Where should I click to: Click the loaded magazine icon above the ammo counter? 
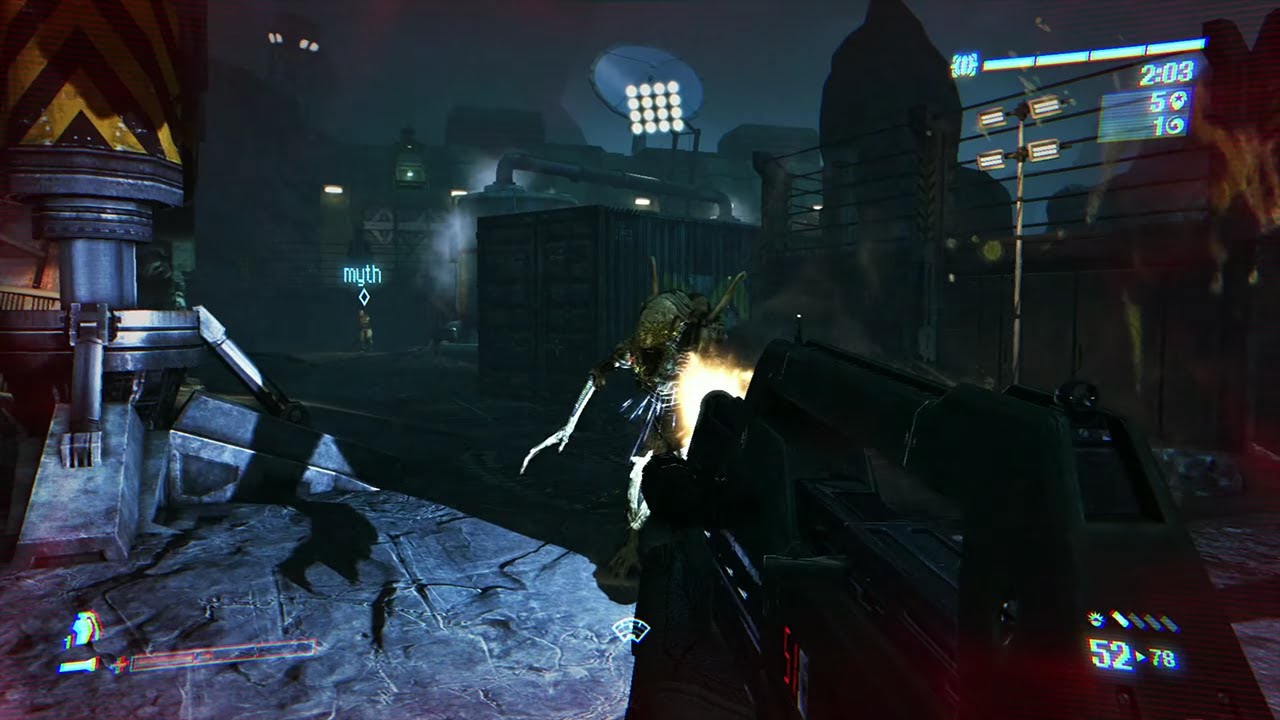tap(1120, 620)
